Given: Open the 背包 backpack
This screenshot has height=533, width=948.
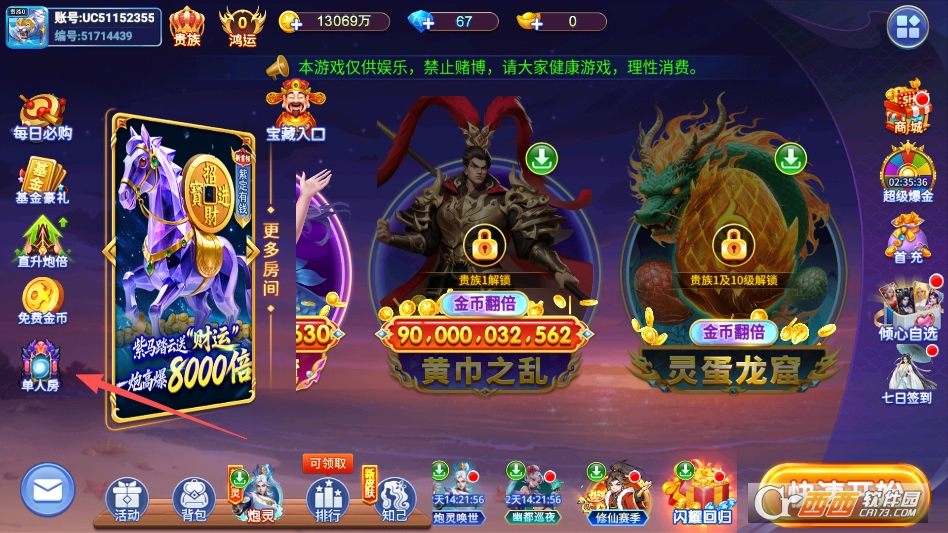Looking at the screenshot, I should [194, 499].
